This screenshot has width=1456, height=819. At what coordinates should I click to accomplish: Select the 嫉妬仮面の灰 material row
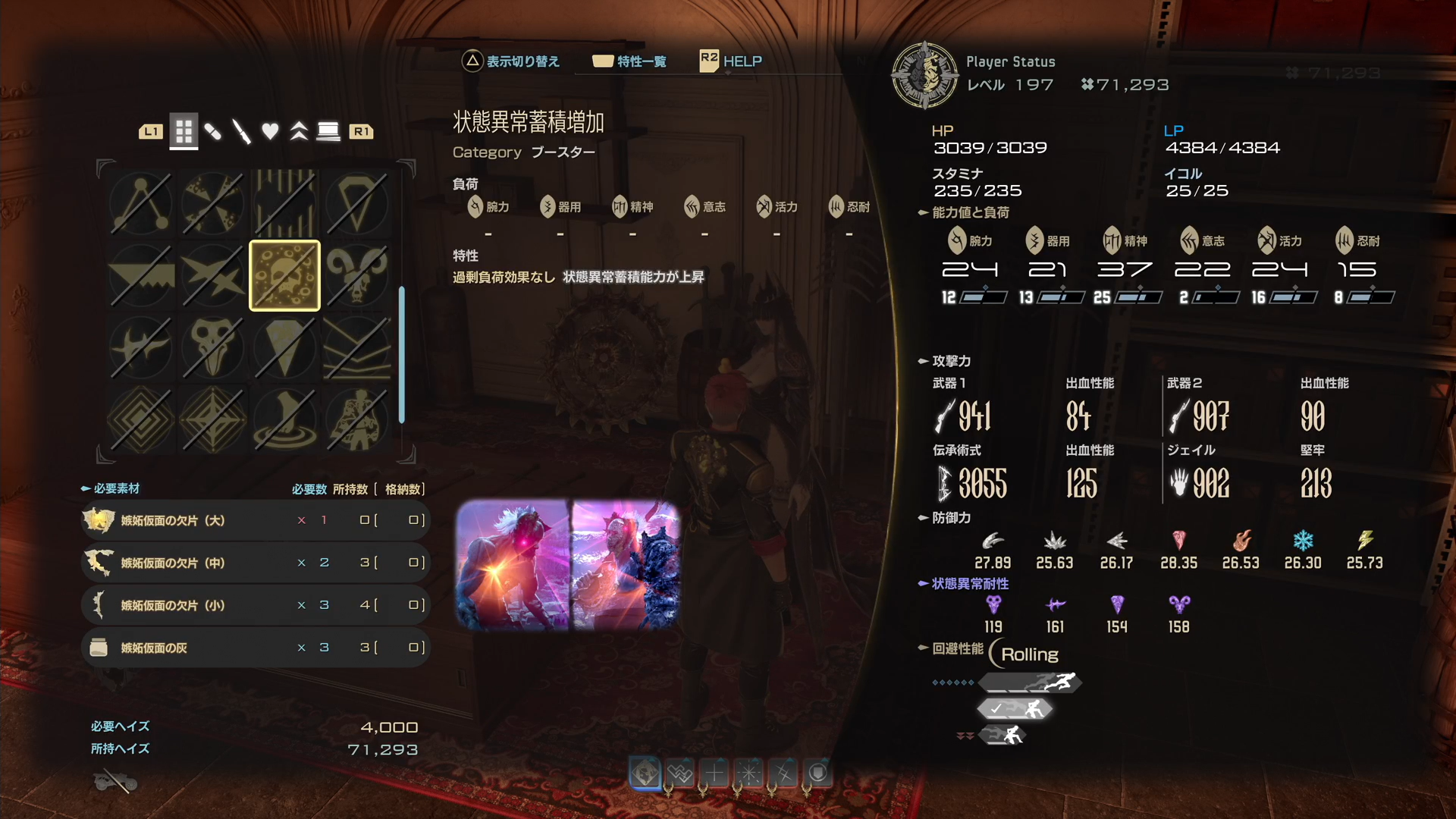(x=255, y=648)
